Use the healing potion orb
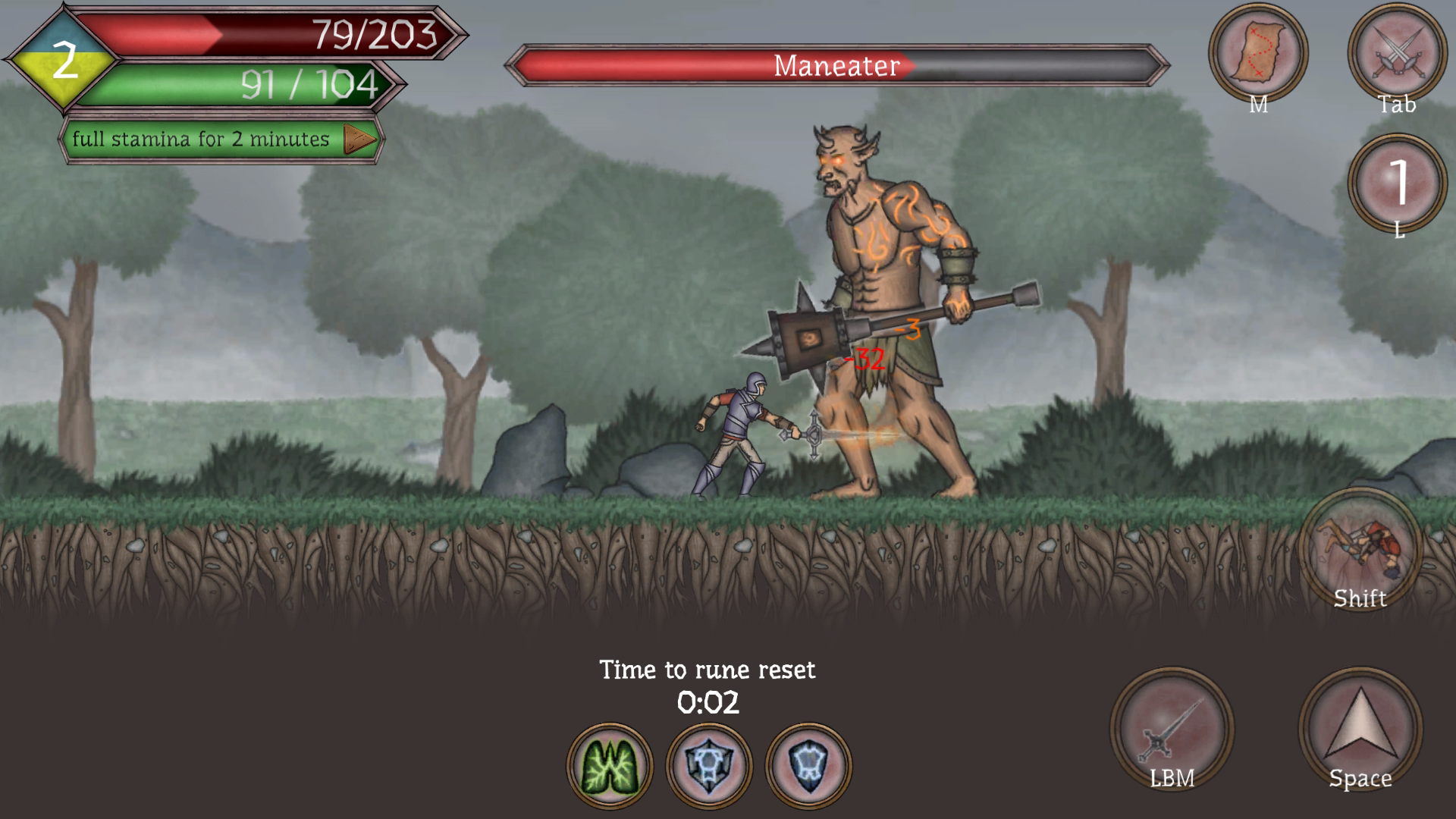 (x=1397, y=184)
